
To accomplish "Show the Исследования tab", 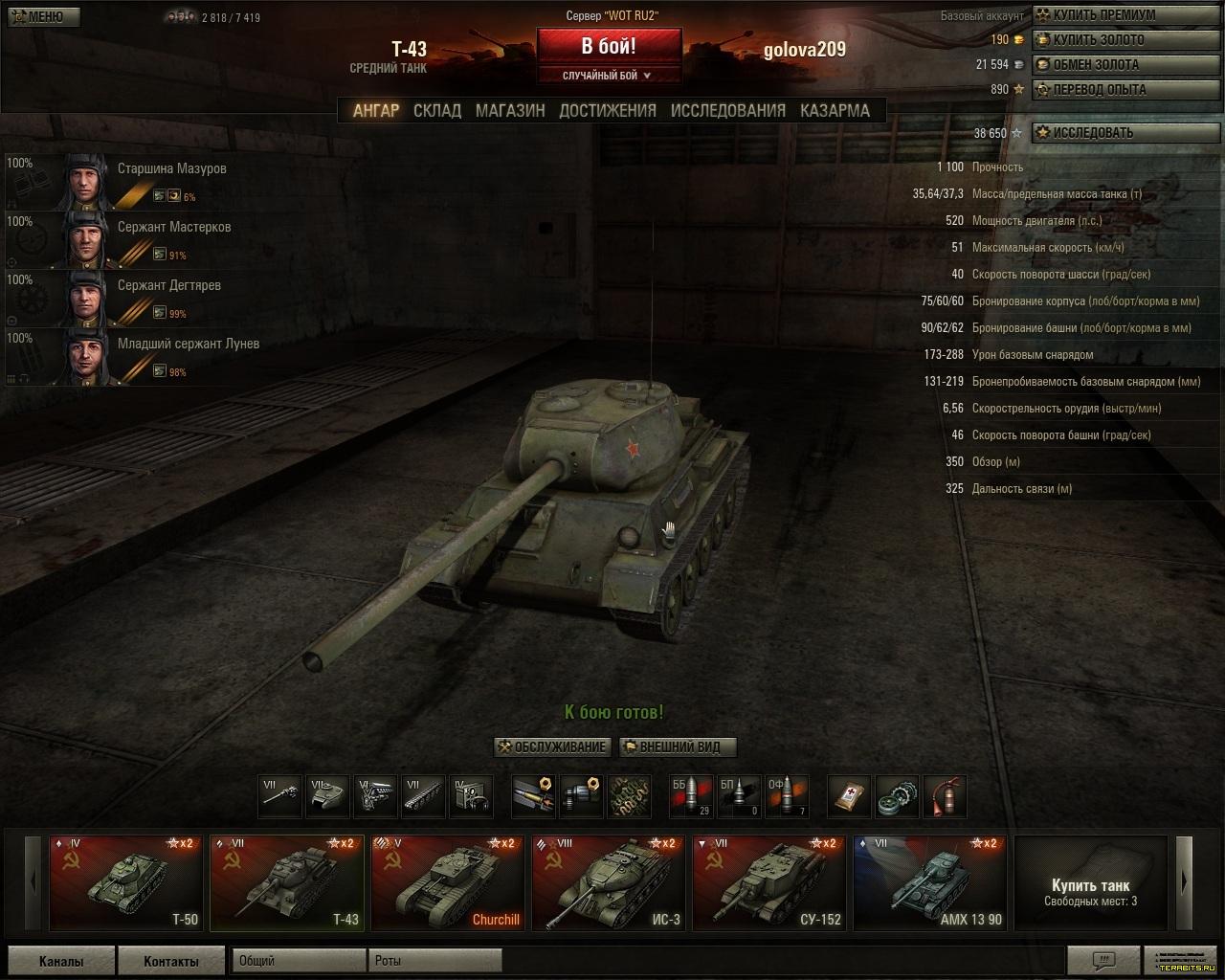I will click(727, 111).
